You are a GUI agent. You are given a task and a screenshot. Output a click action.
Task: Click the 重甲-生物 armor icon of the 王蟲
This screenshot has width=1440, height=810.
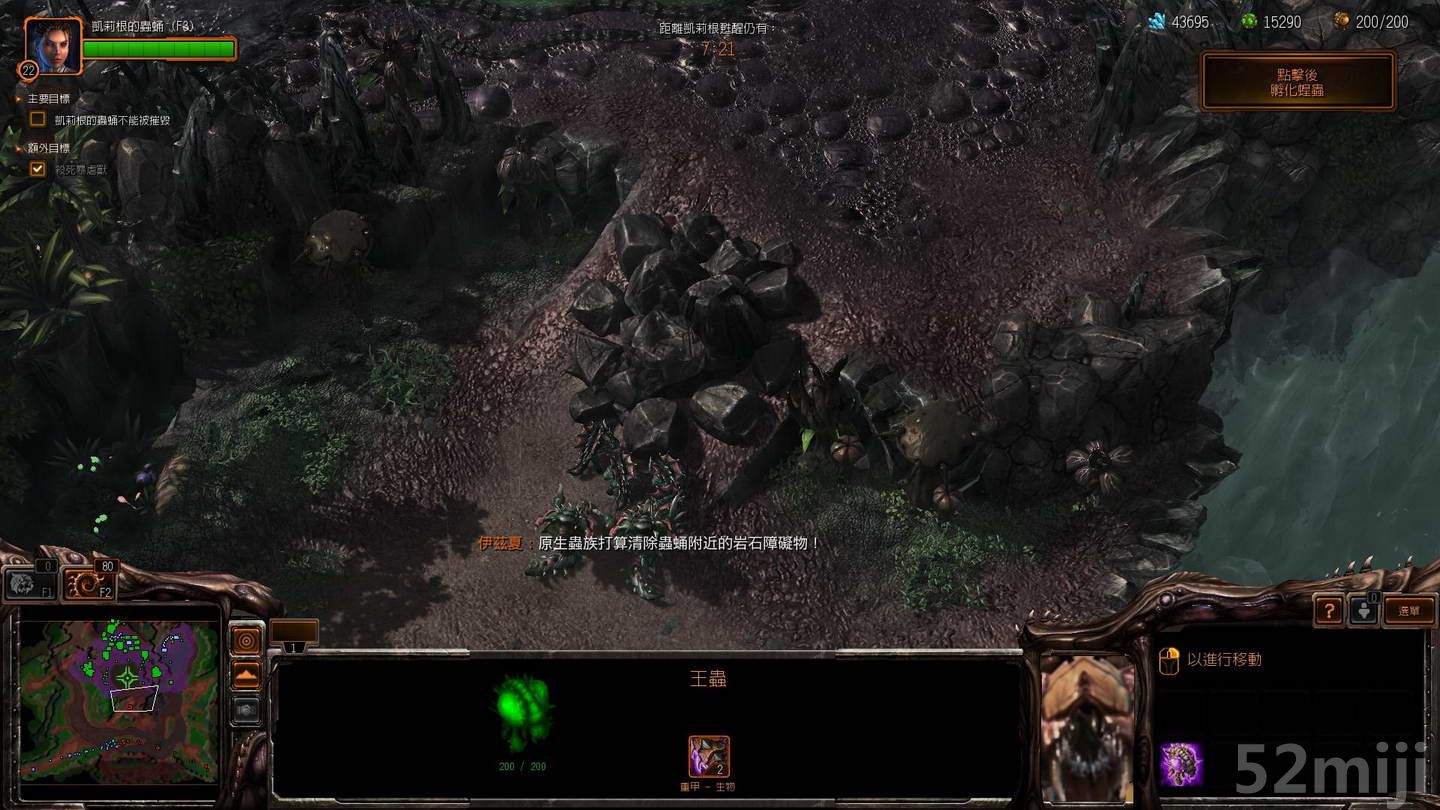pos(709,759)
